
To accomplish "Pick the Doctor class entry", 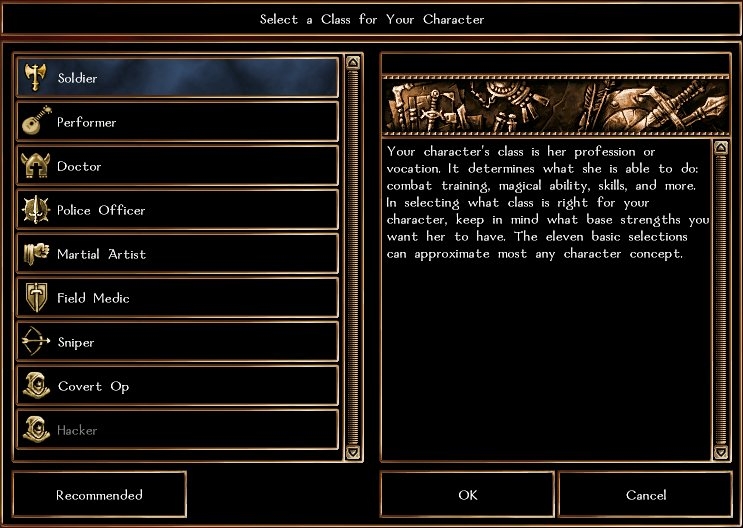I will (178, 166).
